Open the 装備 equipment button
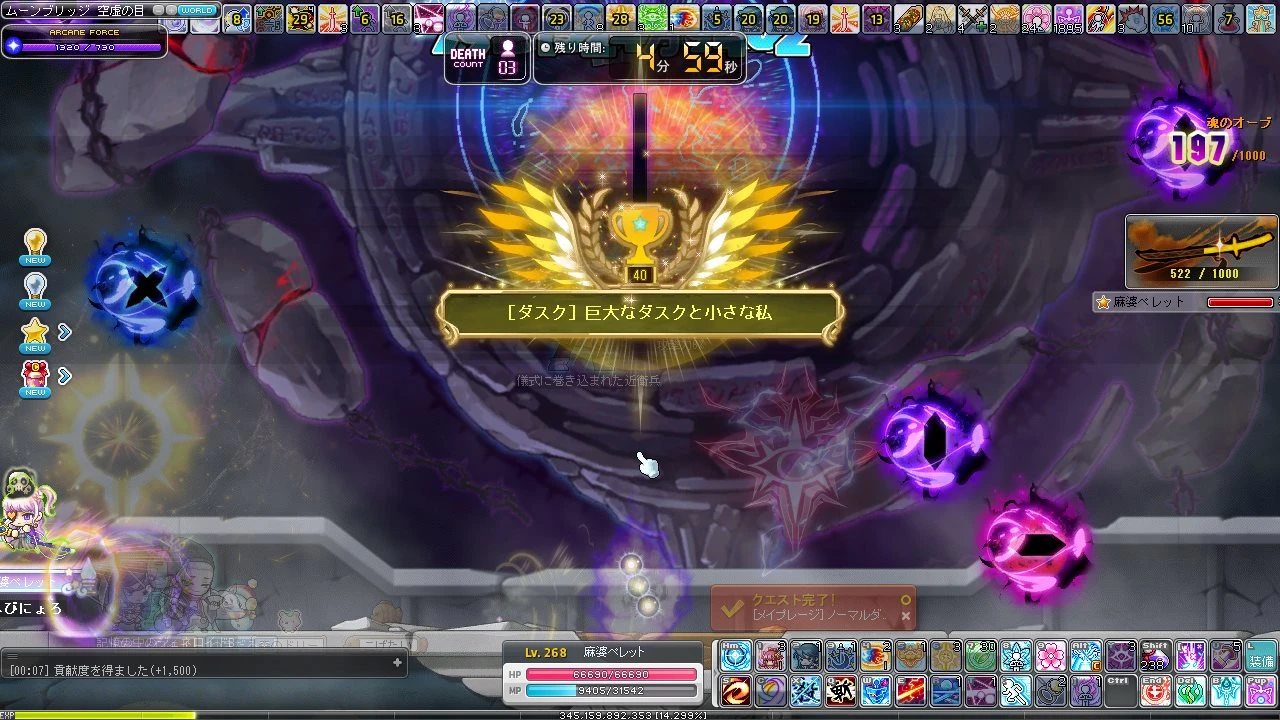Image resolution: width=1280 pixels, height=720 pixels. click(1260, 656)
